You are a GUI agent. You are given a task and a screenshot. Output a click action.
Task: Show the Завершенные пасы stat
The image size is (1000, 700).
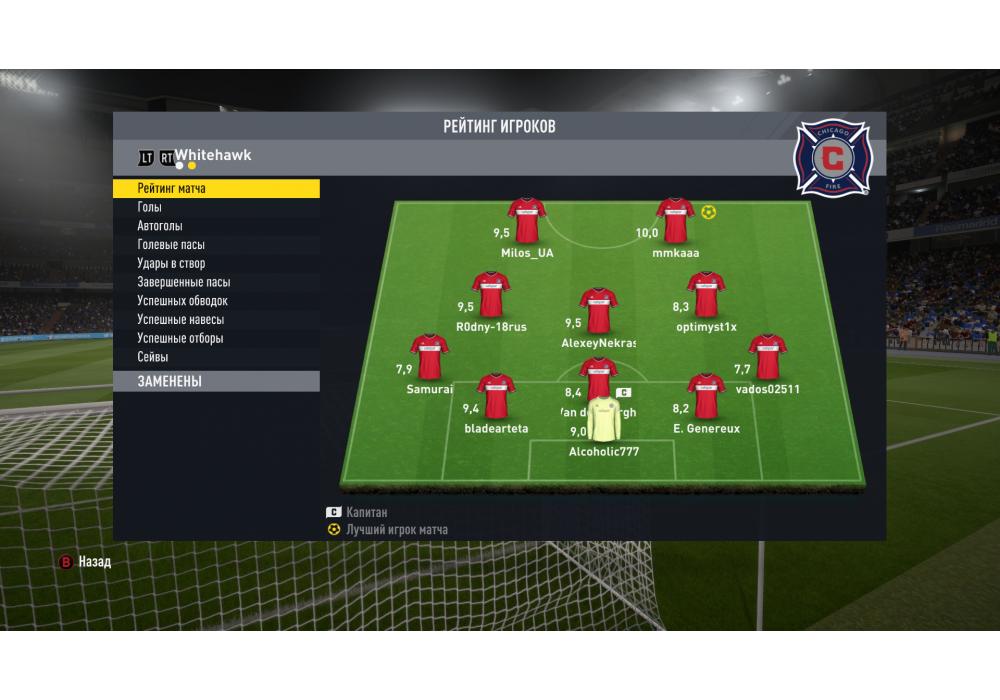click(x=183, y=282)
